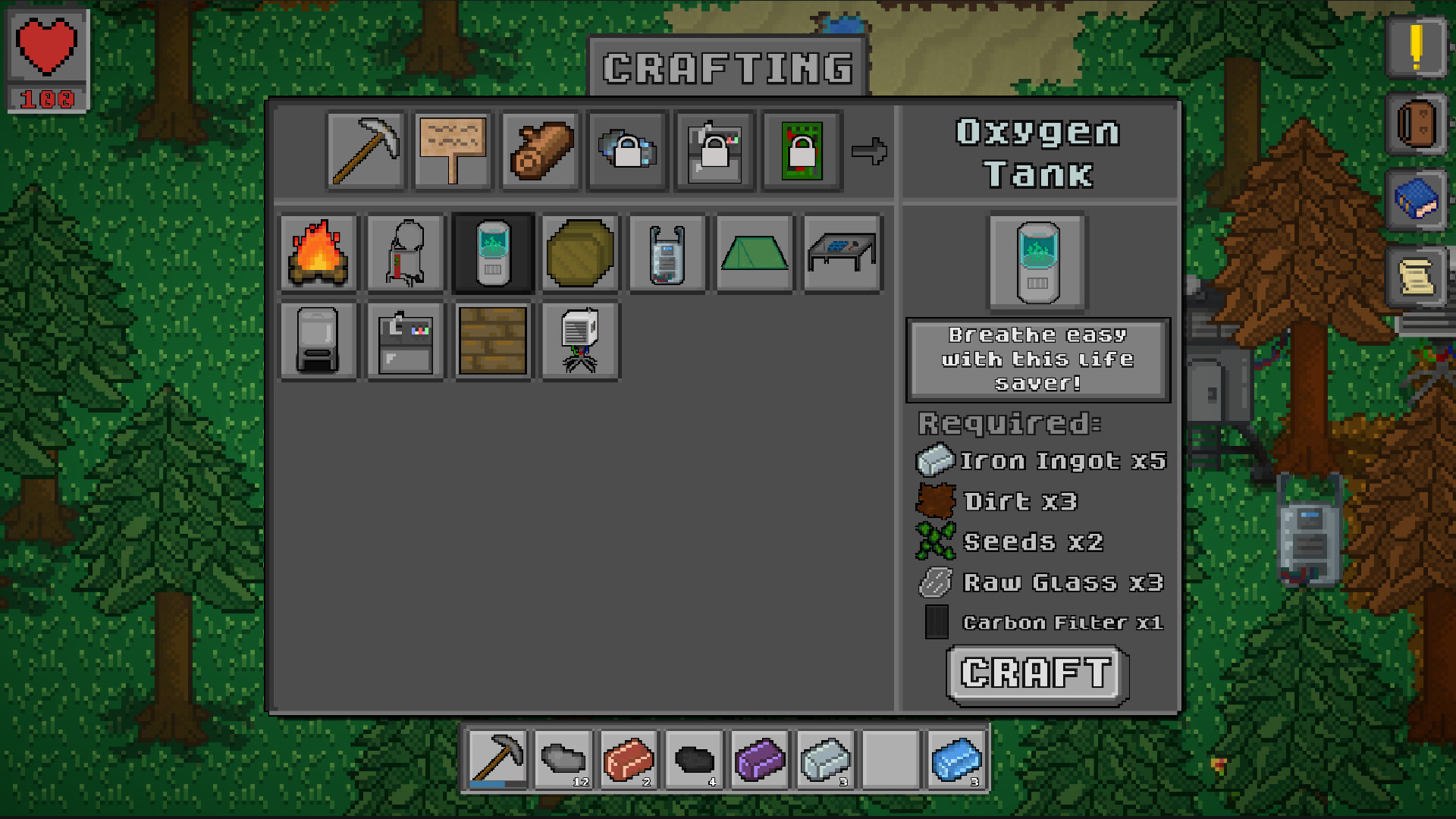The width and height of the screenshot is (1456, 819).
Task: Select the highlighted Oxygen Tank recipe
Action: 492,253
